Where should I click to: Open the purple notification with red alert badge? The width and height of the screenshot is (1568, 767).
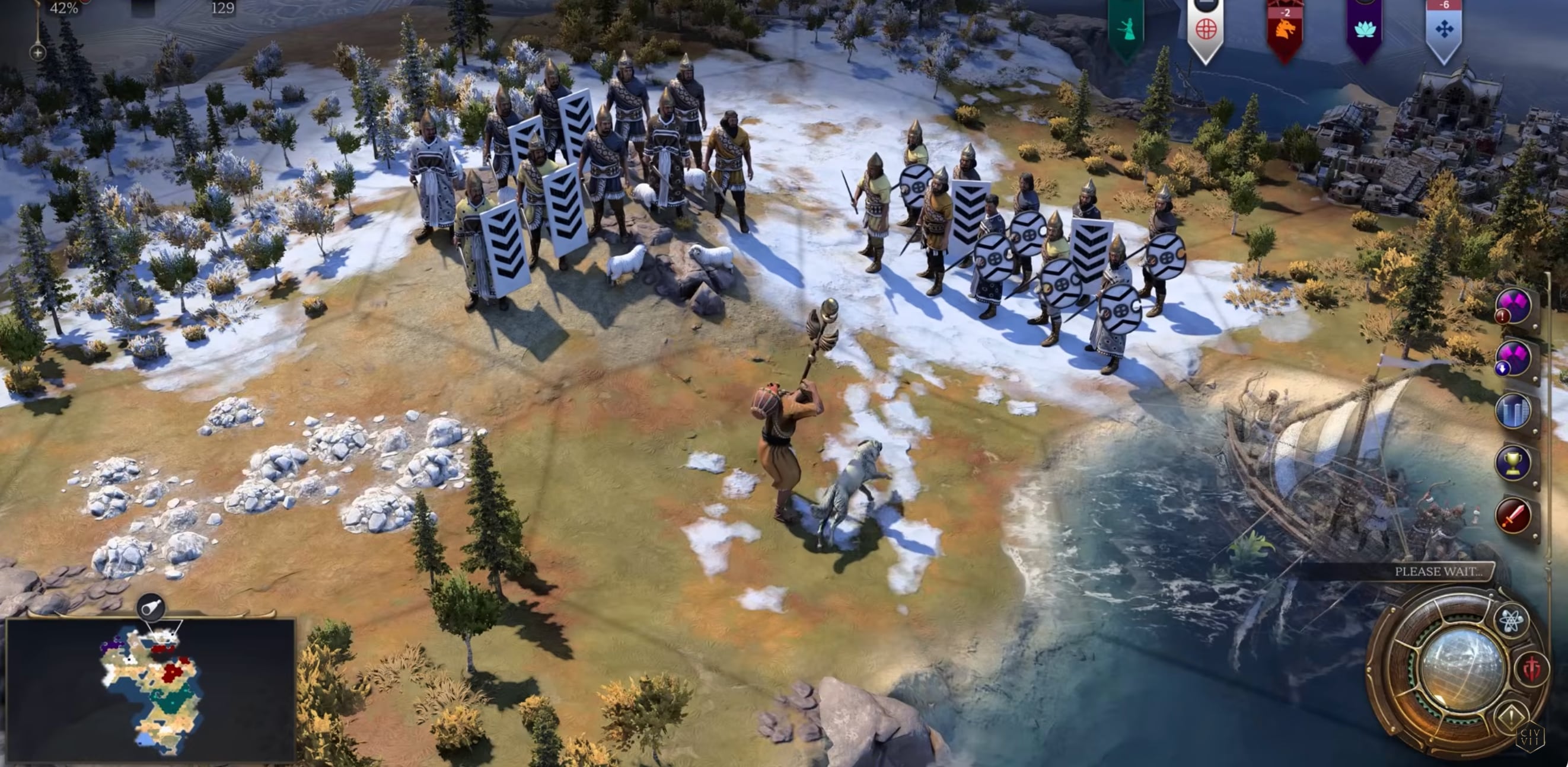(x=1513, y=305)
